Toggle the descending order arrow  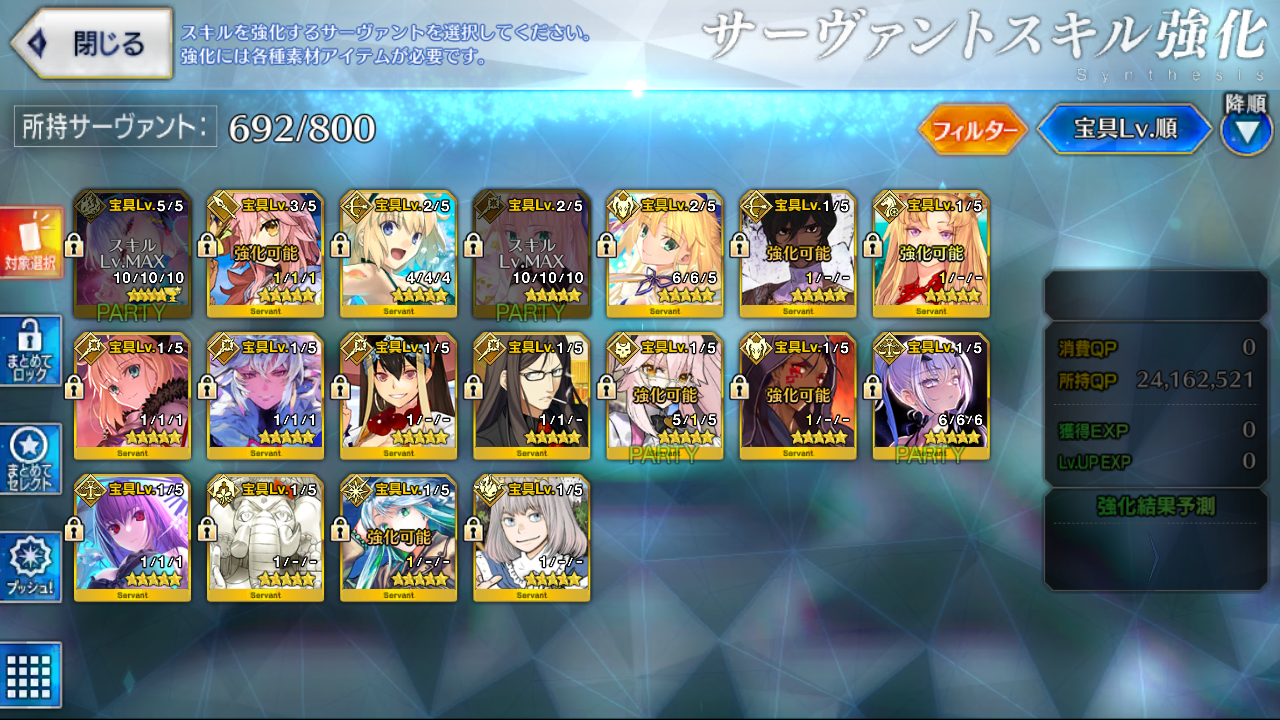tap(1246, 133)
